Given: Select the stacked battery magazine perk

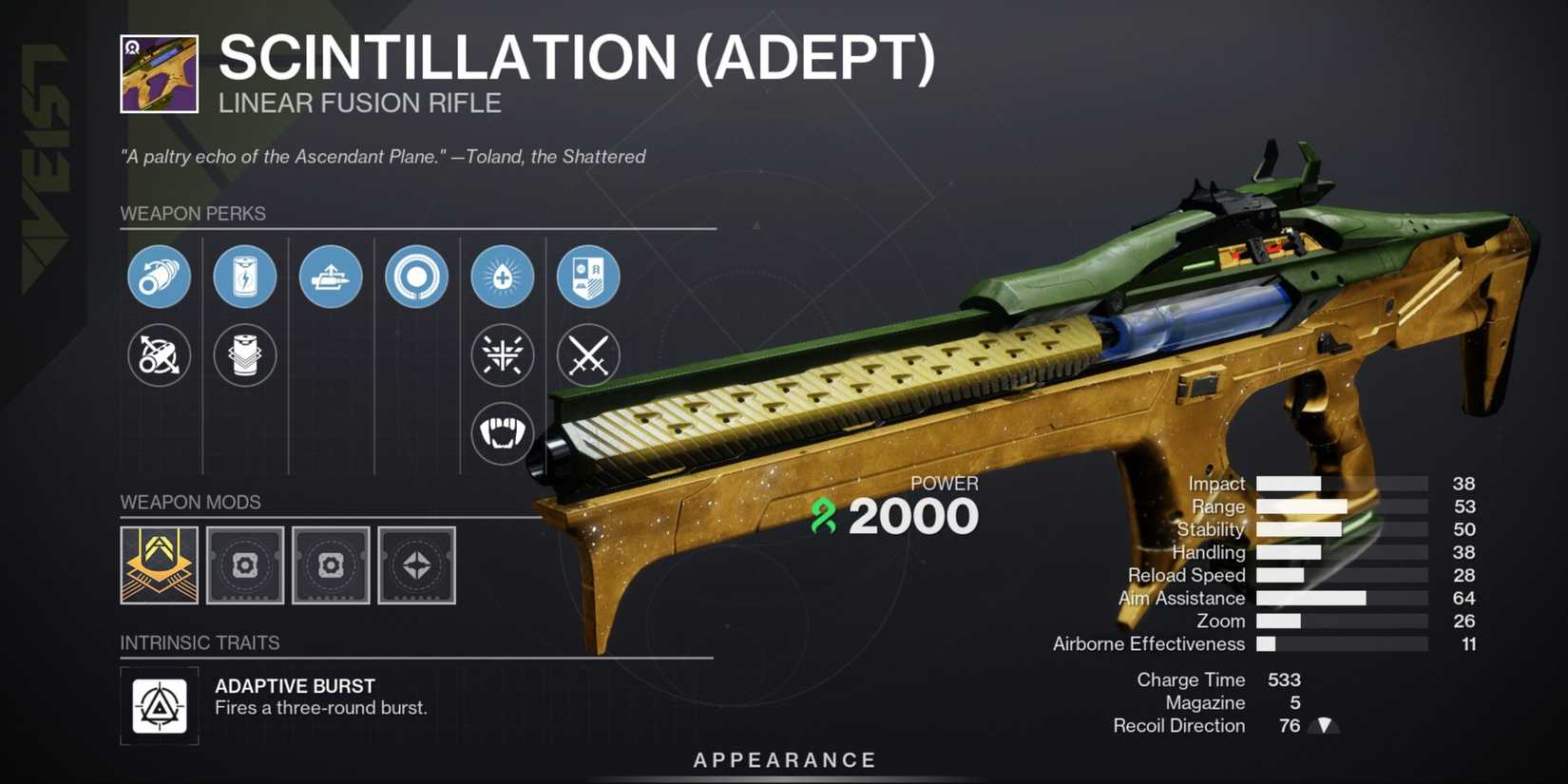Looking at the screenshot, I should [x=245, y=355].
